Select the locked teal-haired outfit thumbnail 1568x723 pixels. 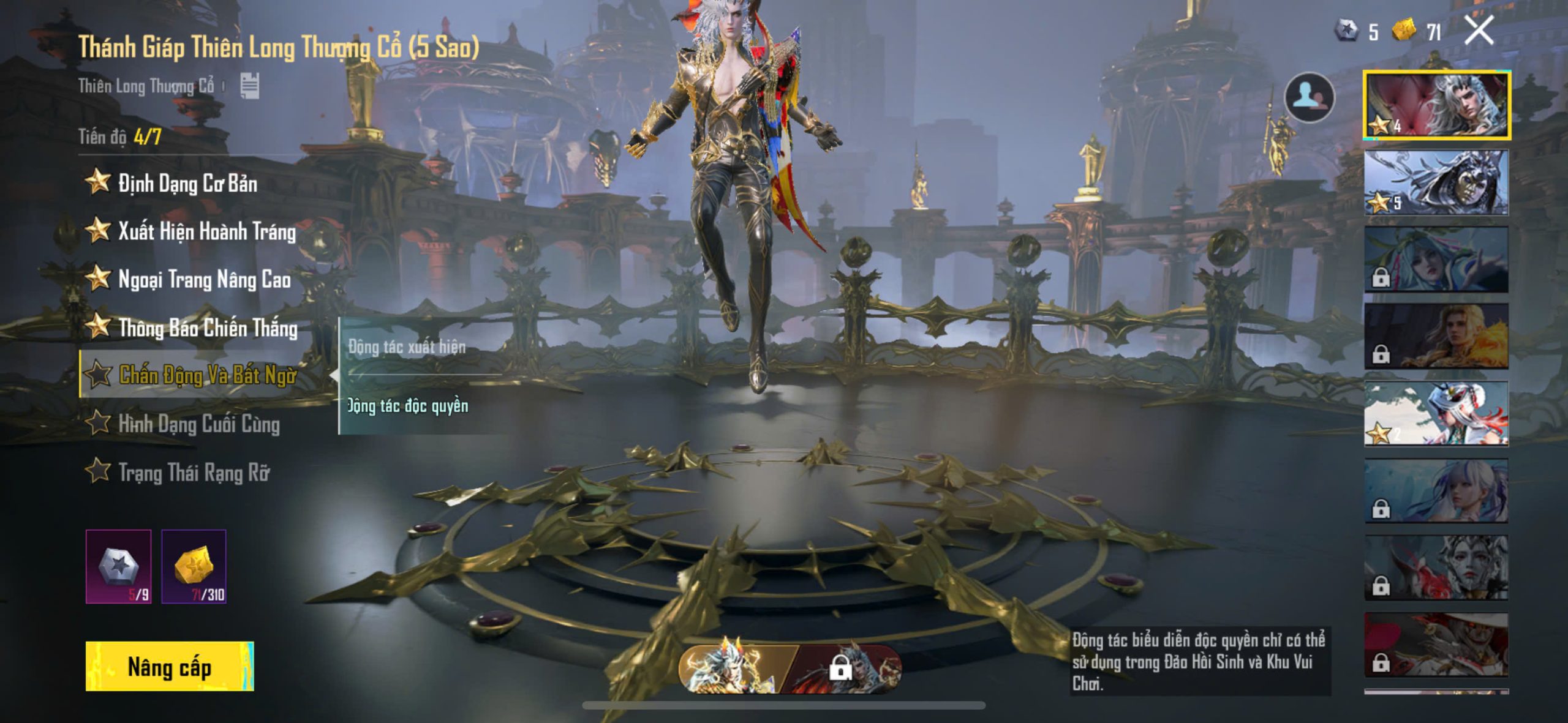[x=1436, y=260]
